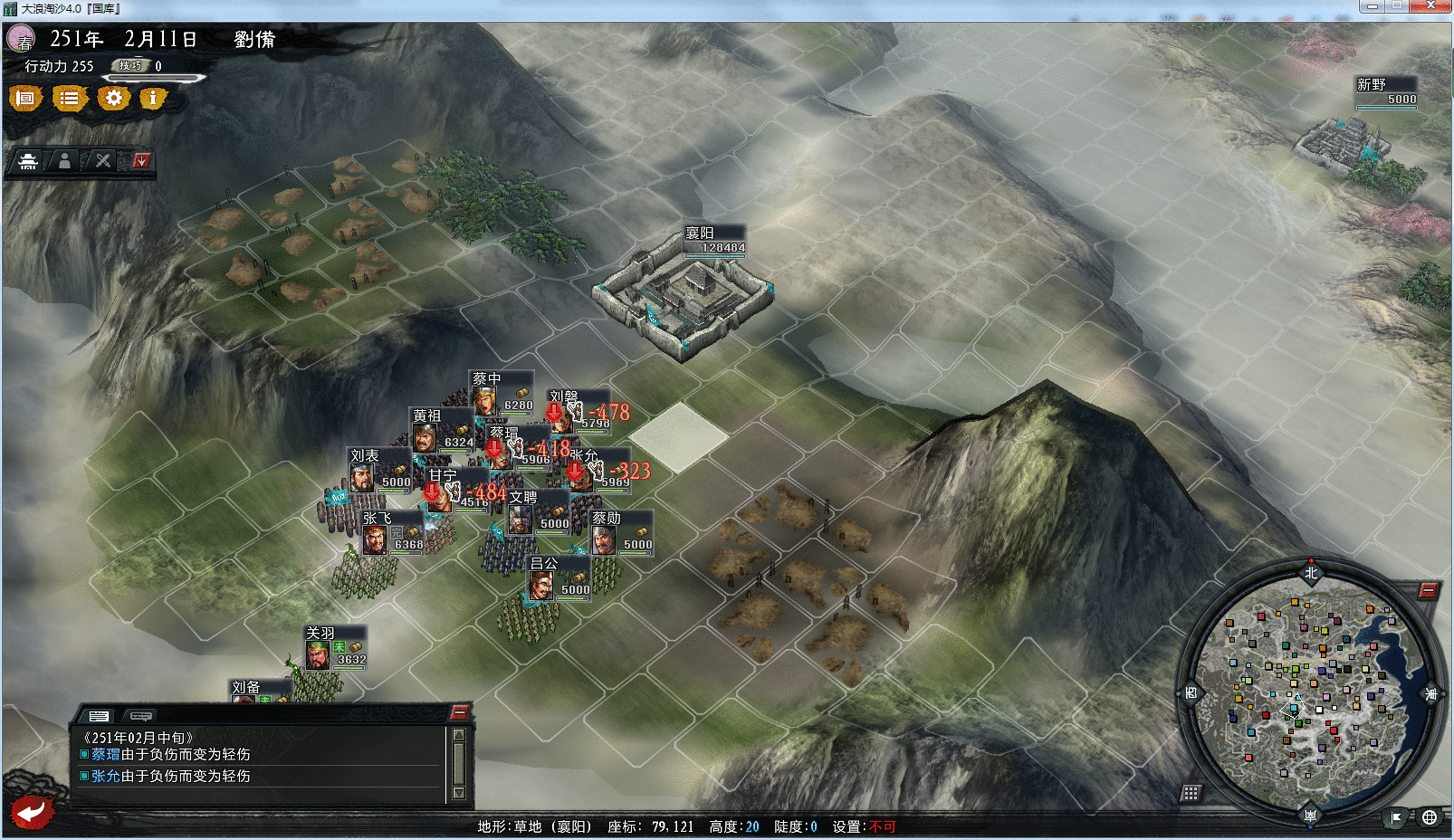
Task: Open the scroll report icon
Action: 25,98
